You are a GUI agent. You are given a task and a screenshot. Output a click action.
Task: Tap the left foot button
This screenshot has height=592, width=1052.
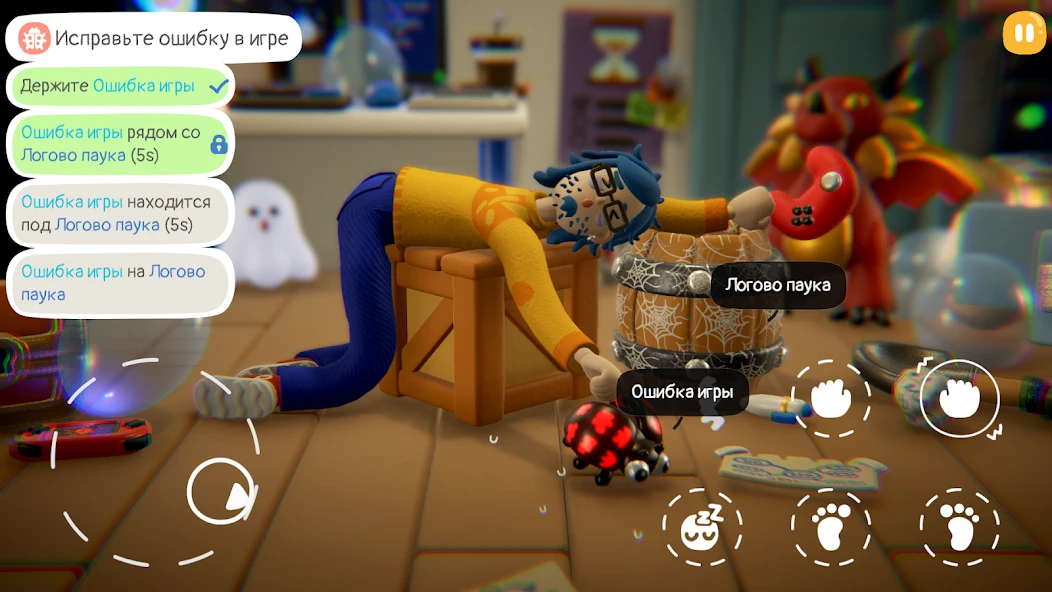point(830,527)
